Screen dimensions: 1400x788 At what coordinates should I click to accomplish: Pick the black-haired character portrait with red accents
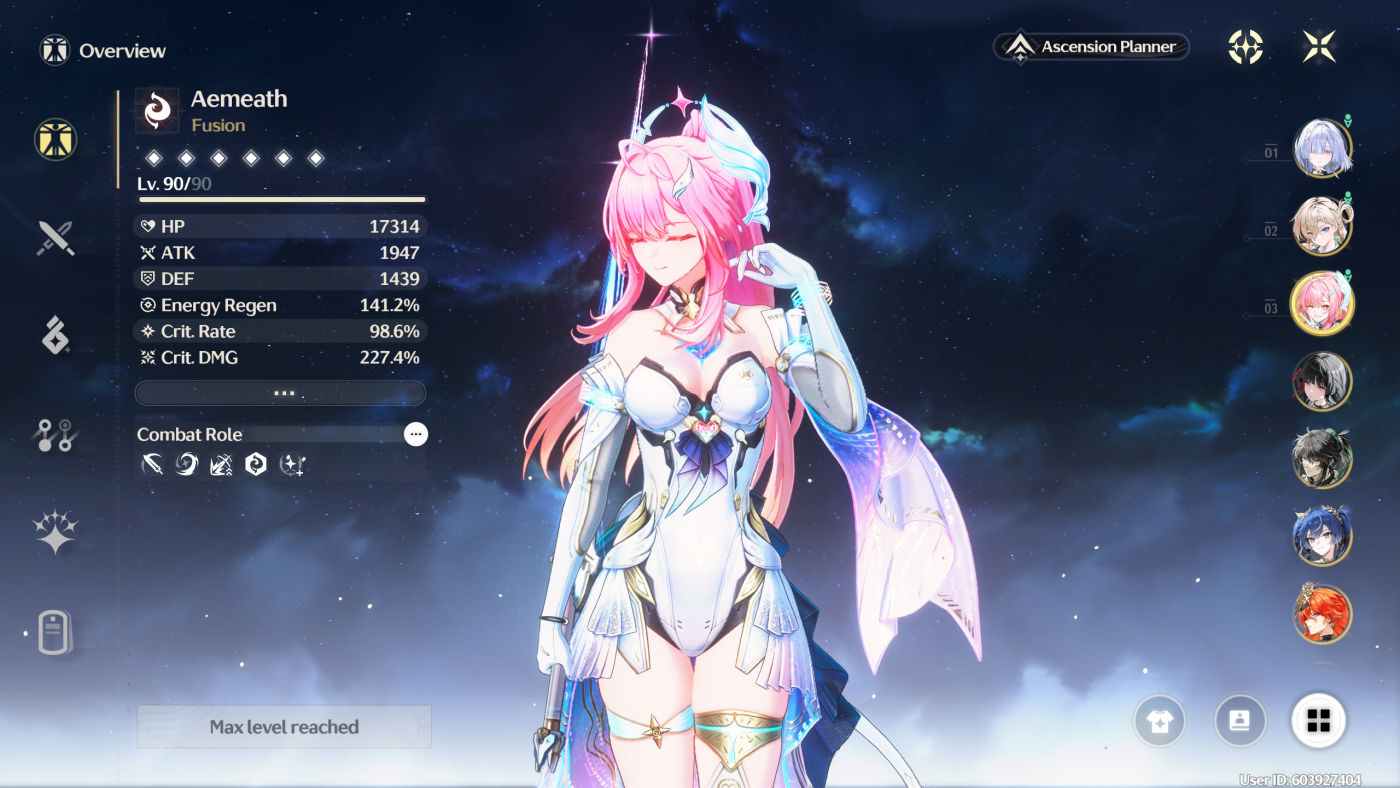click(1322, 381)
